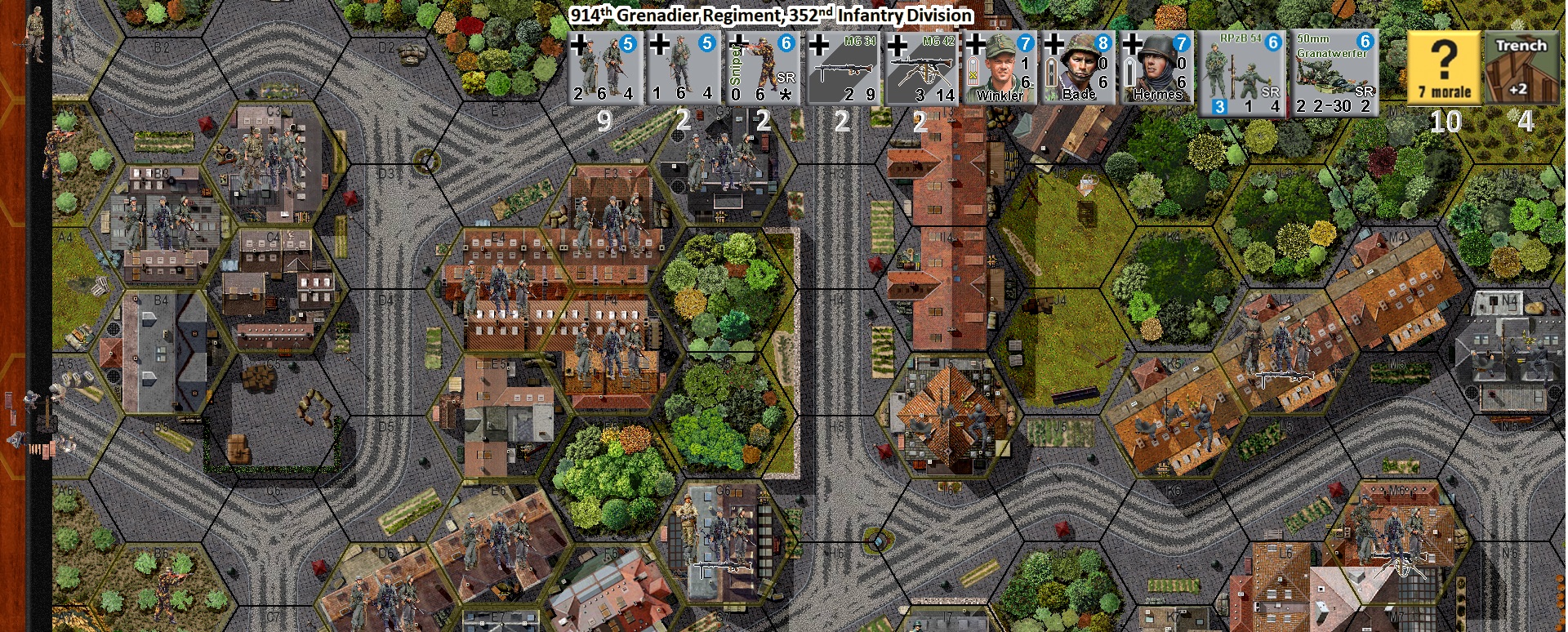Choose the 50mm Granatwerfer mortar counter
1568x632 pixels.
[x=1332, y=69]
